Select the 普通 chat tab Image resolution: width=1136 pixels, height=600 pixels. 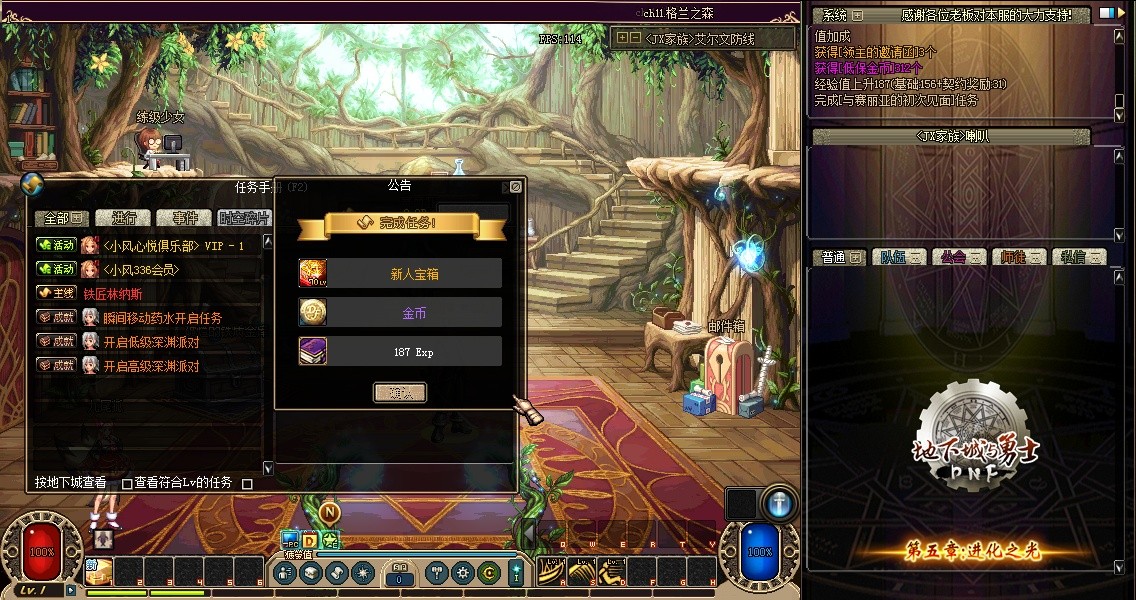coord(838,257)
